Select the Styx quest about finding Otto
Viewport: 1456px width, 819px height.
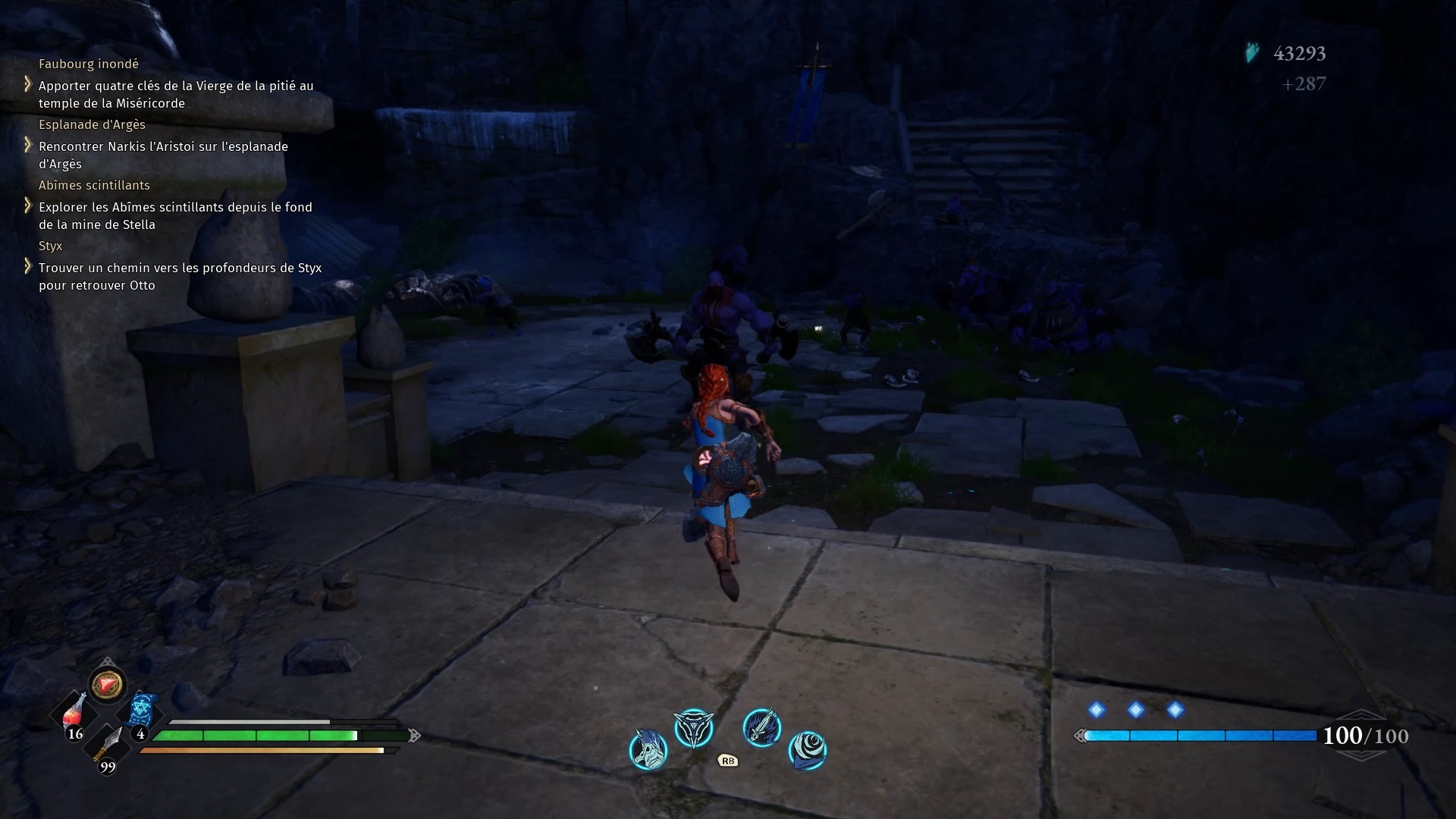(x=180, y=277)
